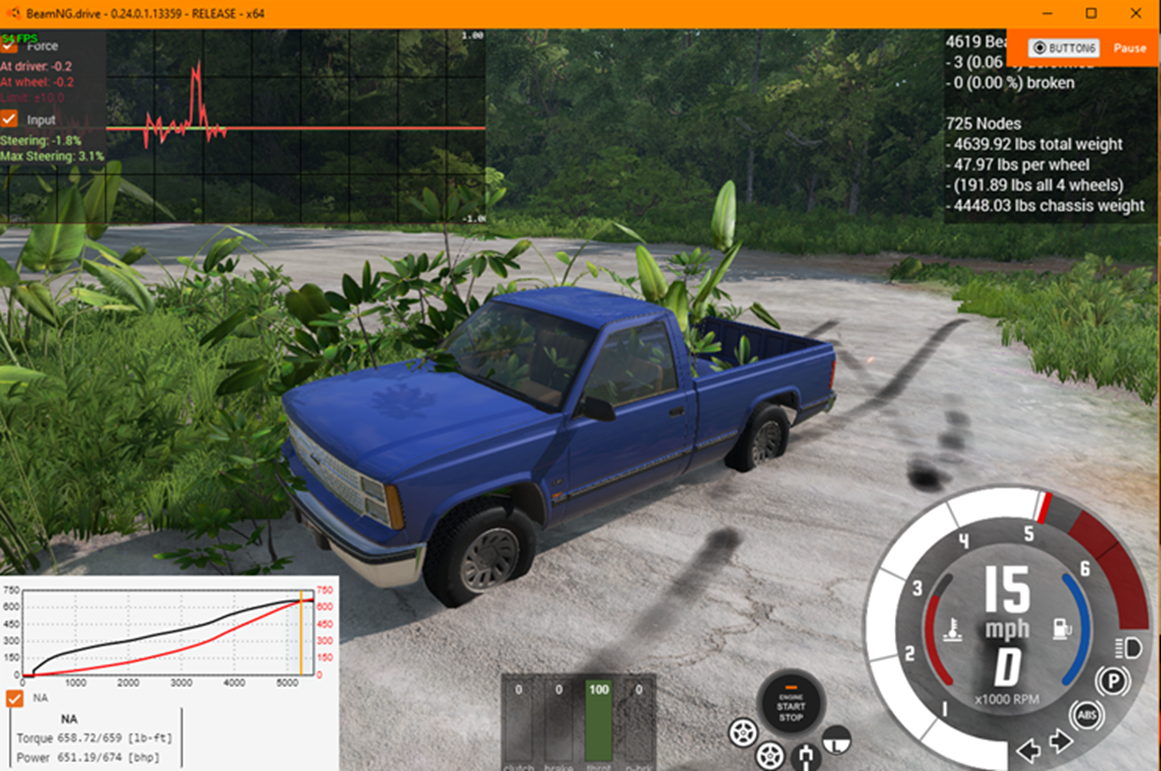Click the left turn signal arrow
Image resolution: width=1161 pixels, height=771 pixels.
(1028, 748)
